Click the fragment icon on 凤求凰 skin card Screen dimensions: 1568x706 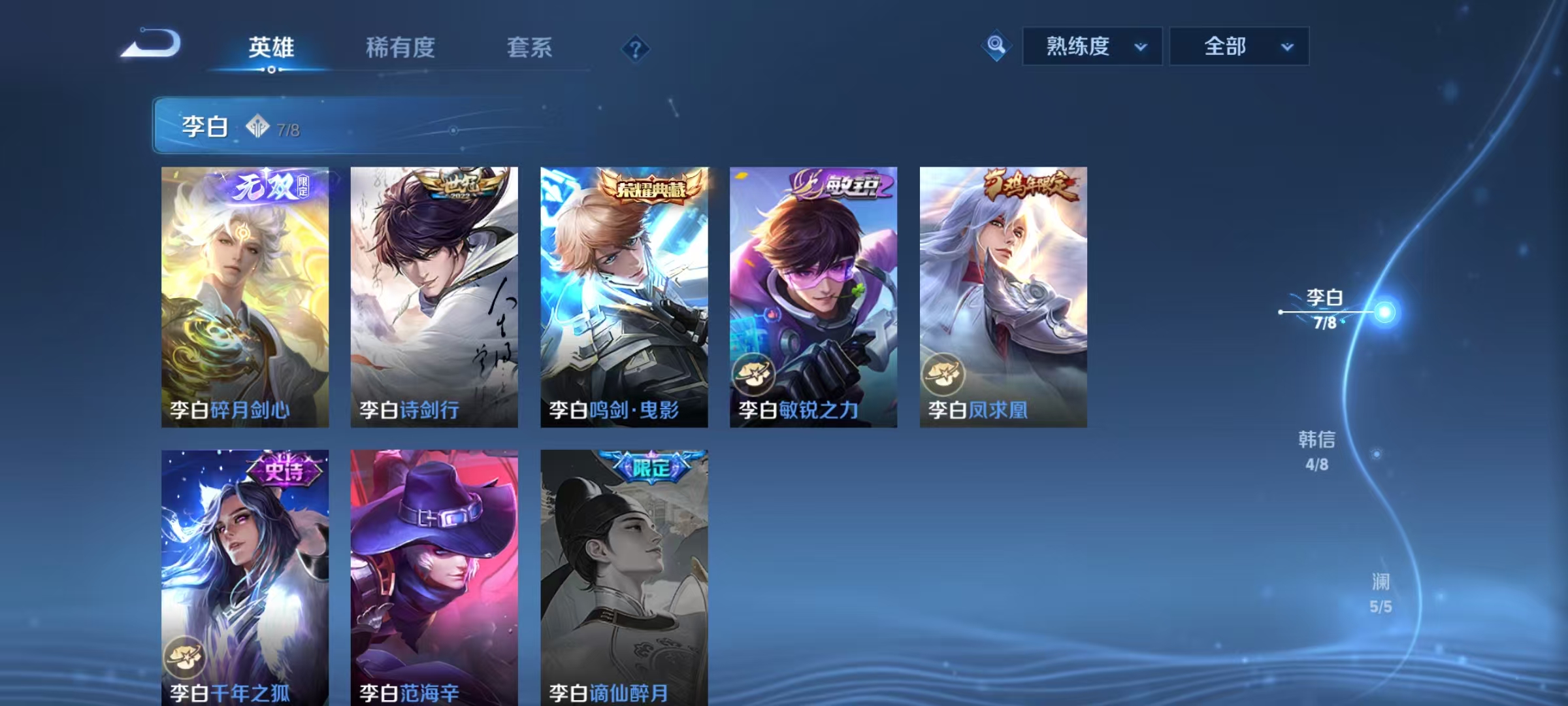click(943, 376)
